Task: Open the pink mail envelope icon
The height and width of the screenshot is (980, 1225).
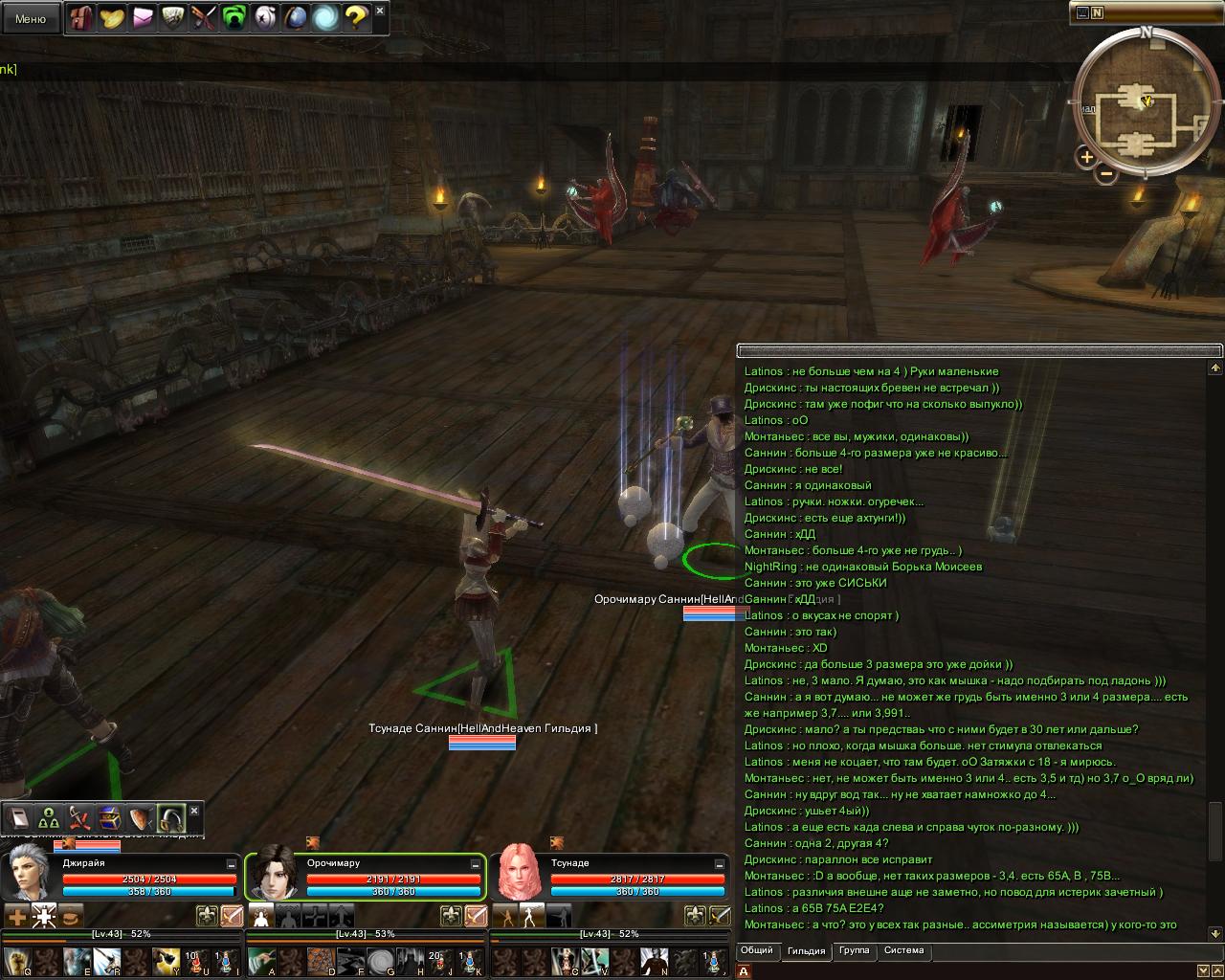Action: (x=143, y=17)
